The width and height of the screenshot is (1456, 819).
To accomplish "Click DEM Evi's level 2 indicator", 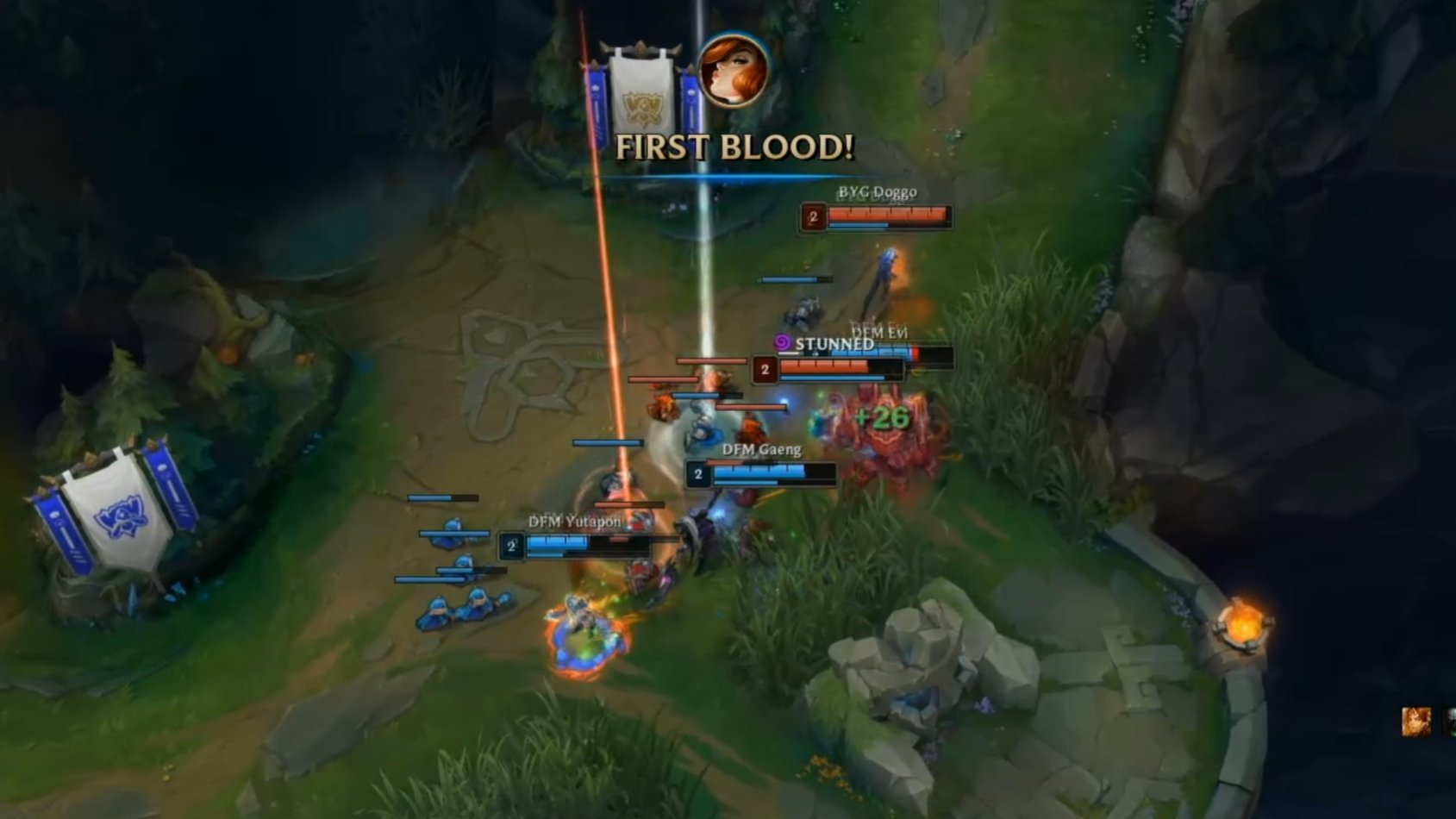I will tap(764, 369).
